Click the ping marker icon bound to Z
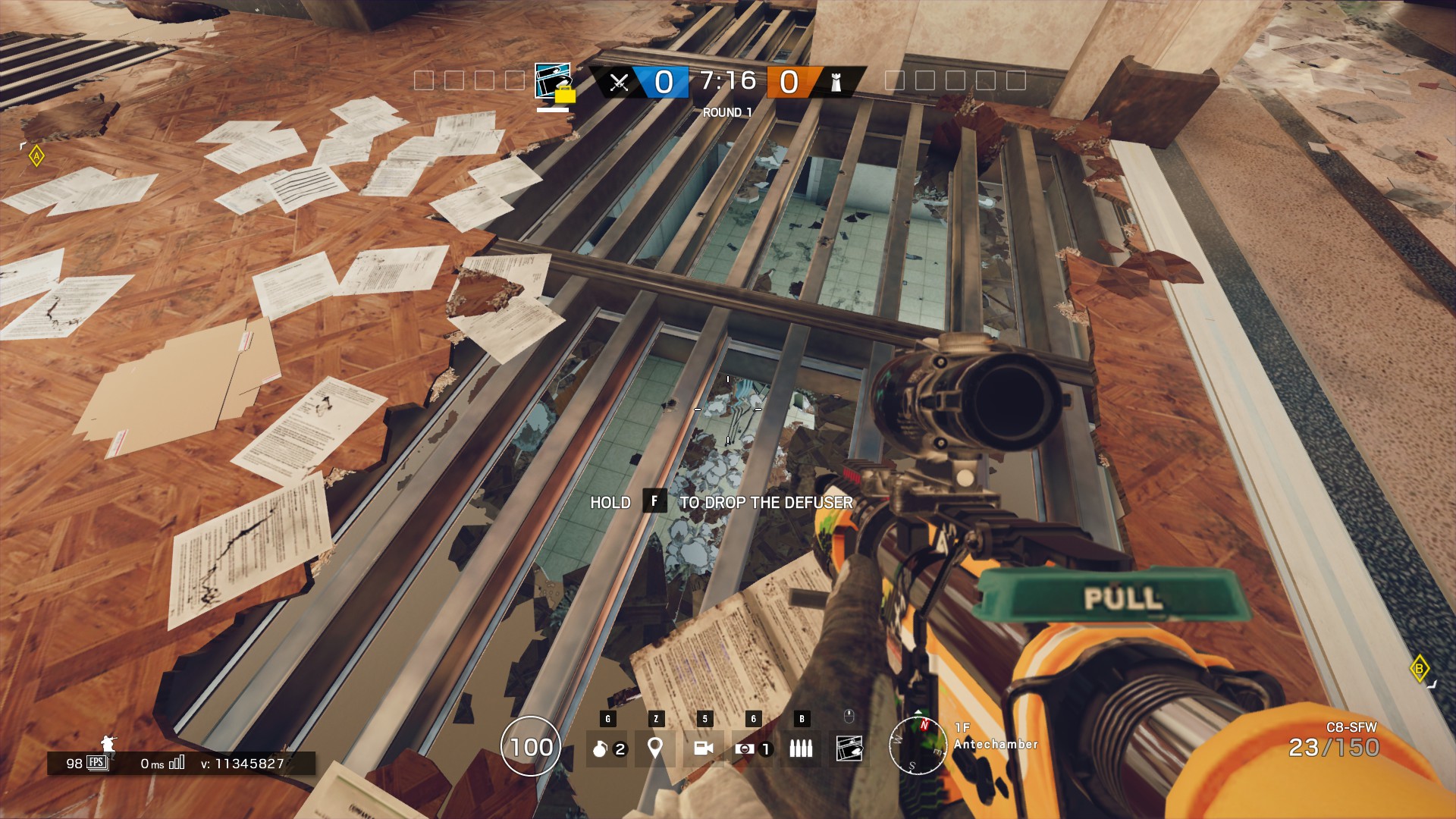Viewport: 1456px width, 819px height. tap(656, 748)
